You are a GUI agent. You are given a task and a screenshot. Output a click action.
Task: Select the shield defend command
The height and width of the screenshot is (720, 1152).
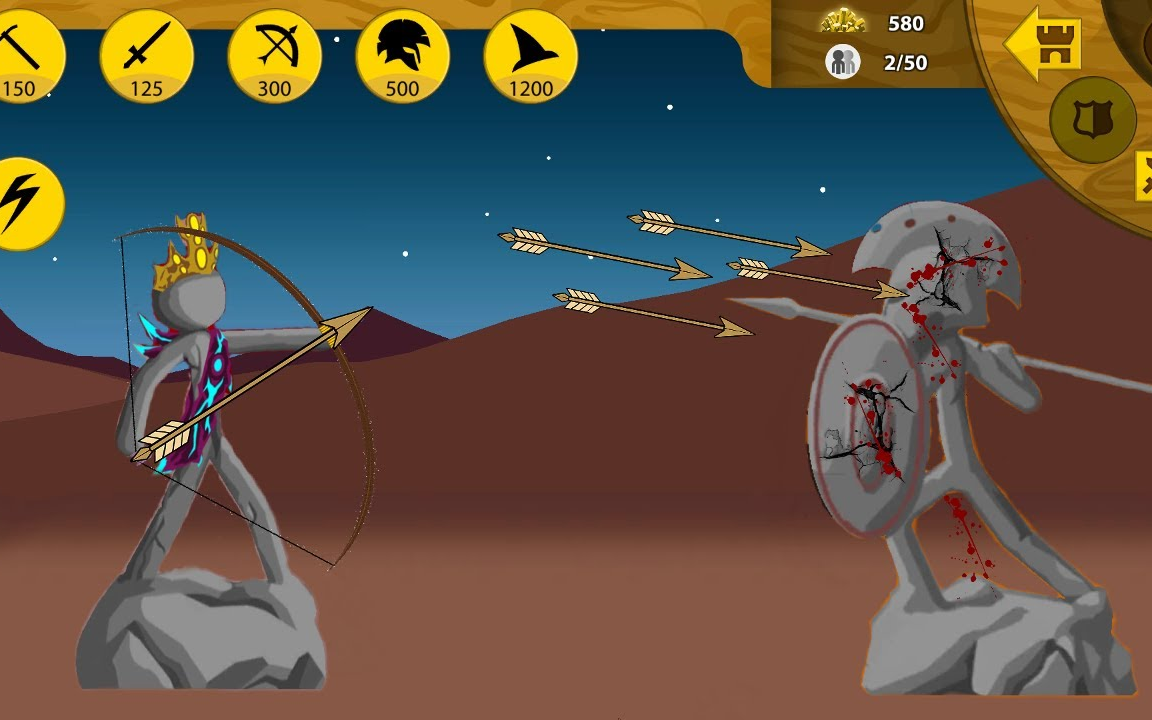tap(1092, 120)
